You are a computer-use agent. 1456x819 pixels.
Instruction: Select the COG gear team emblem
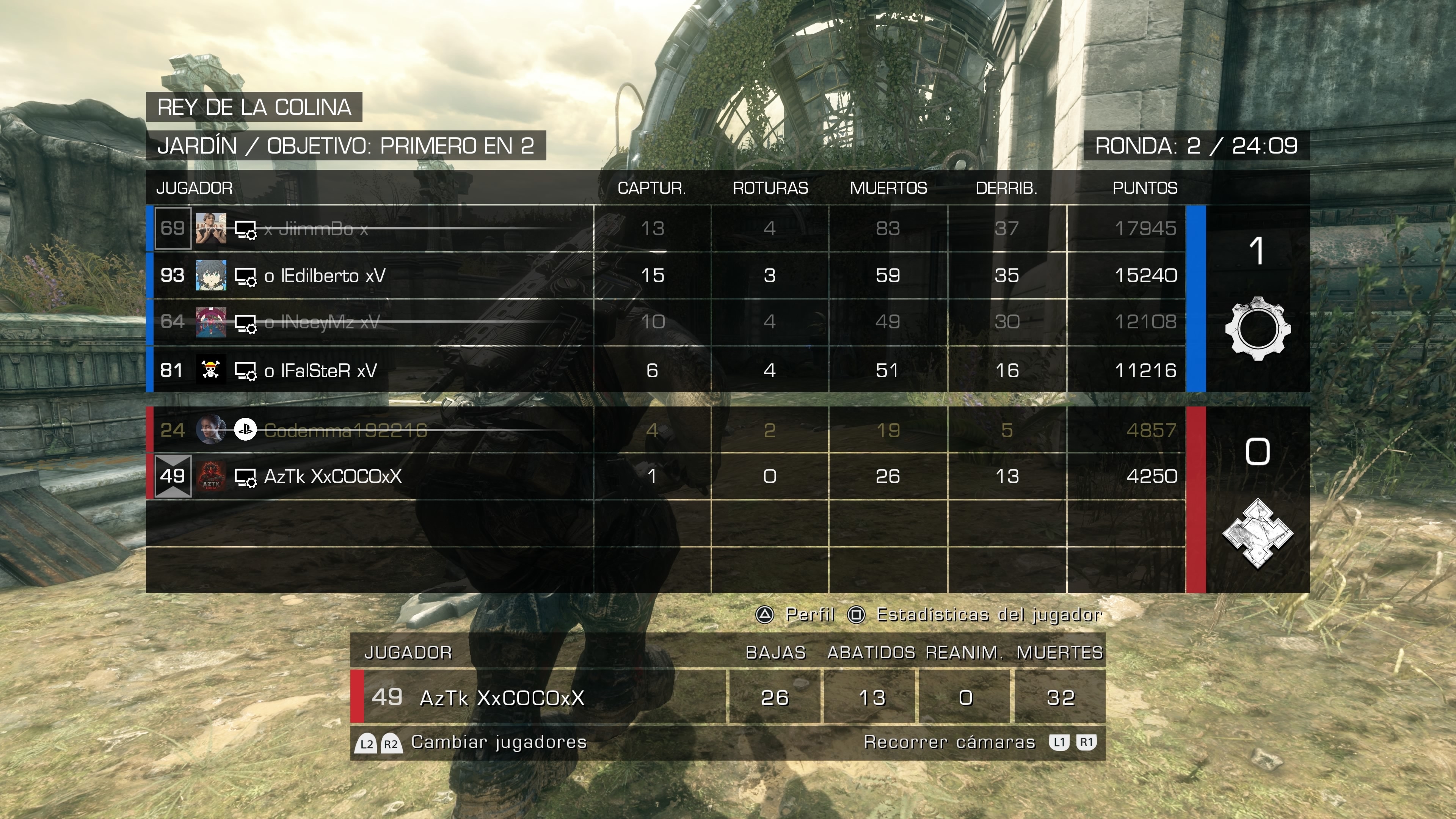click(1258, 328)
